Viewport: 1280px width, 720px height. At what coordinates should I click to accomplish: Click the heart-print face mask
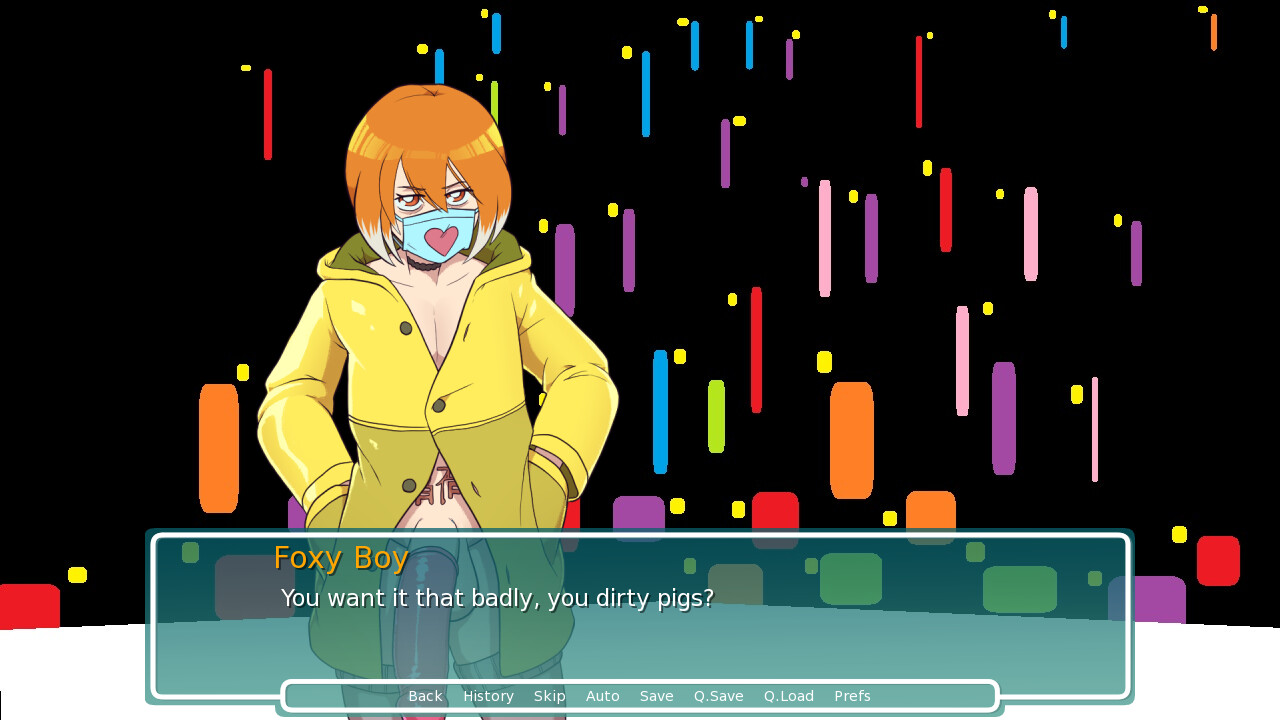(x=438, y=235)
